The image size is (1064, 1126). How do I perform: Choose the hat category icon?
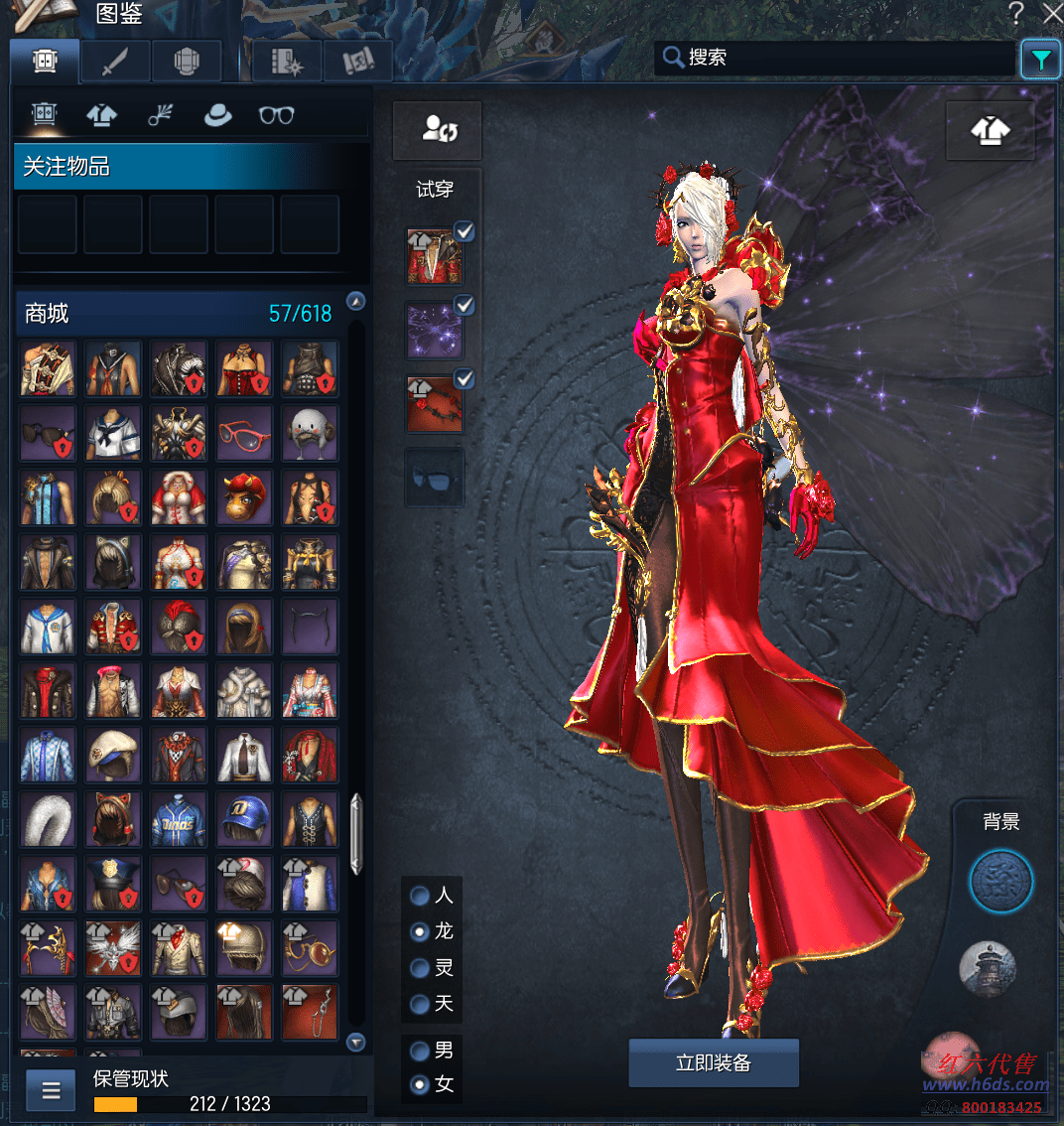pyautogui.click(x=217, y=115)
